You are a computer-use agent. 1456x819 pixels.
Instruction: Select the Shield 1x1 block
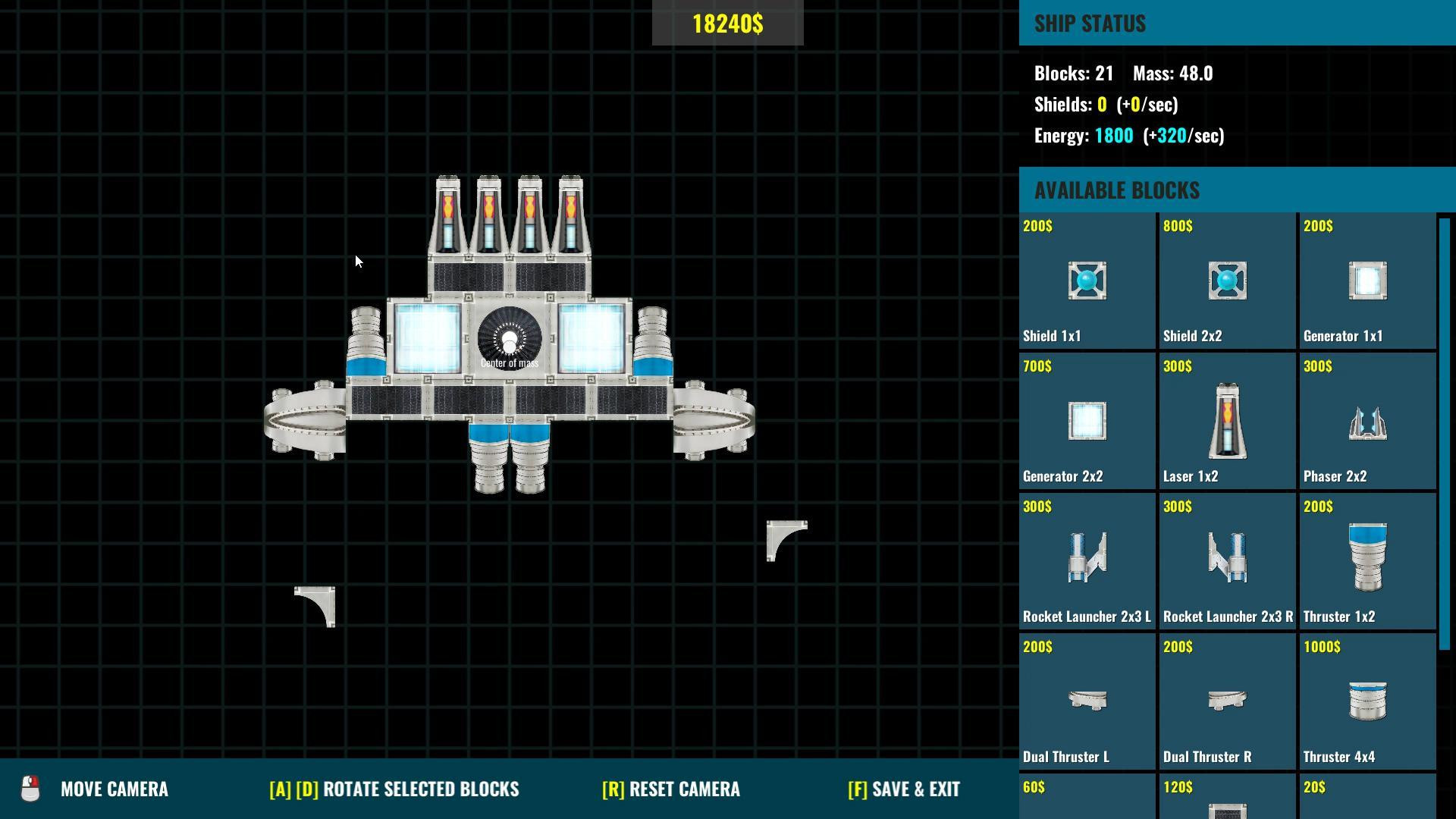pyautogui.click(x=1087, y=281)
